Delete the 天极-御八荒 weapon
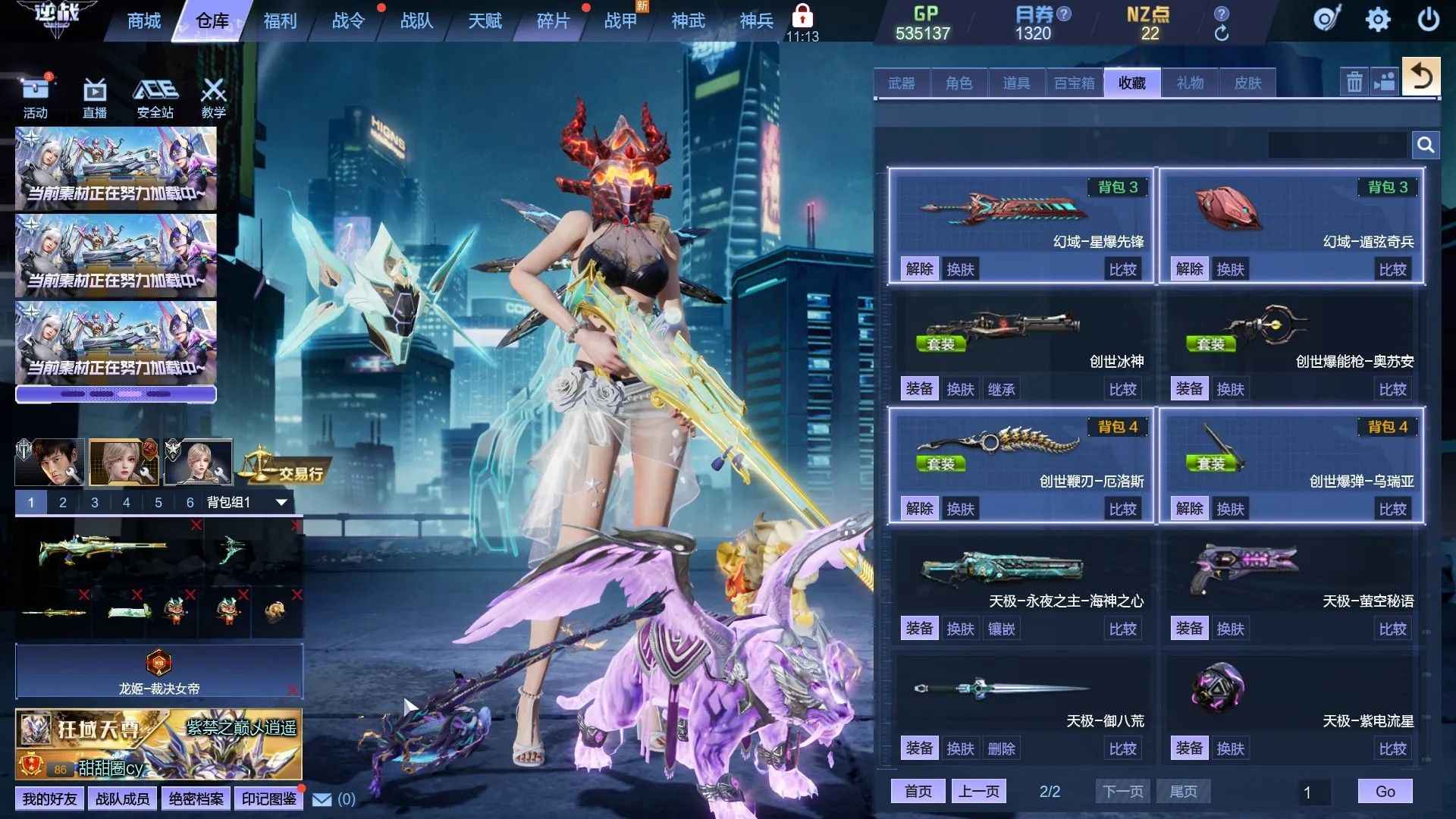The image size is (1456, 819). [x=1001, y=748]
